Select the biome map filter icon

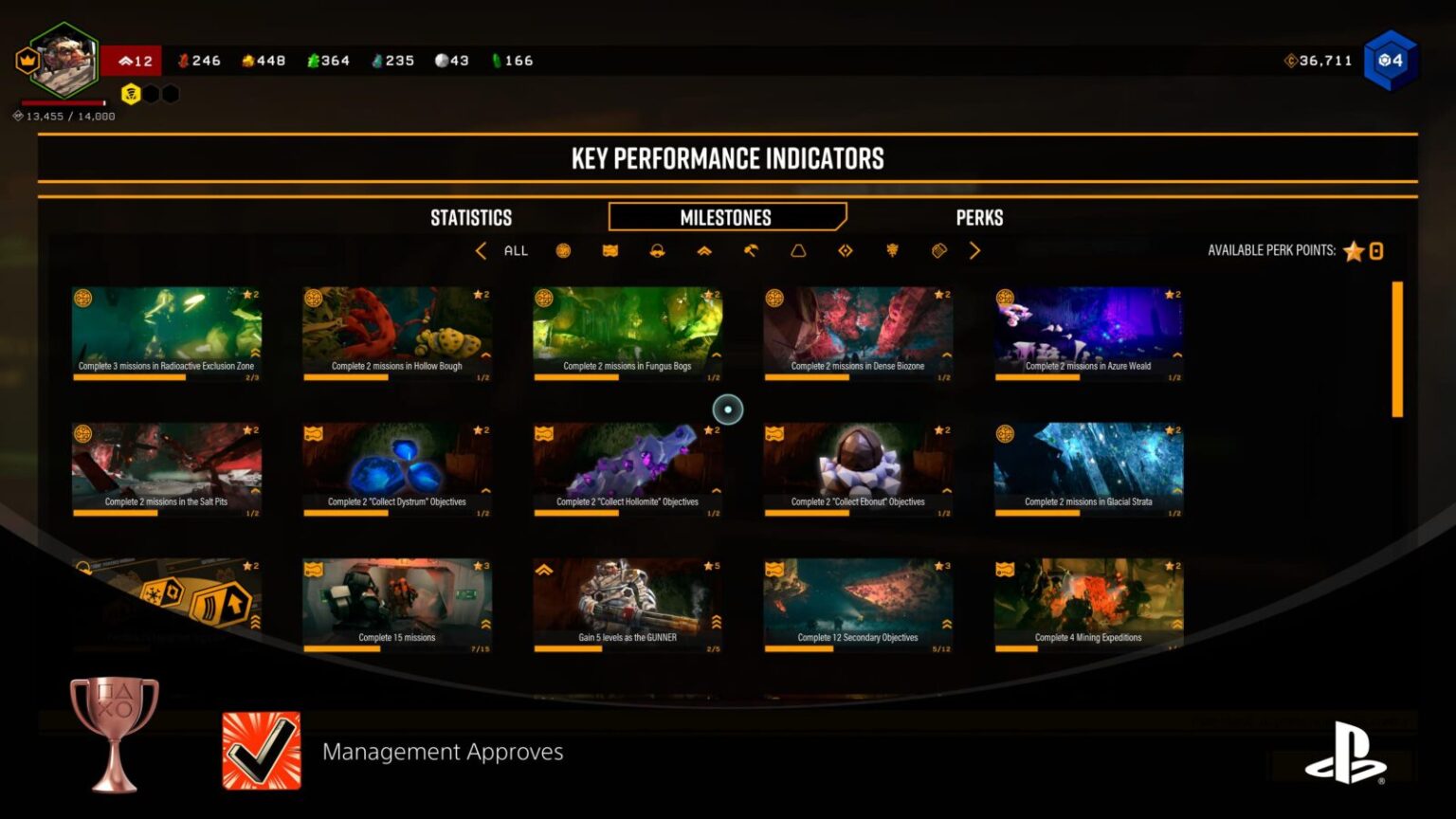click(x=610, y=250)
